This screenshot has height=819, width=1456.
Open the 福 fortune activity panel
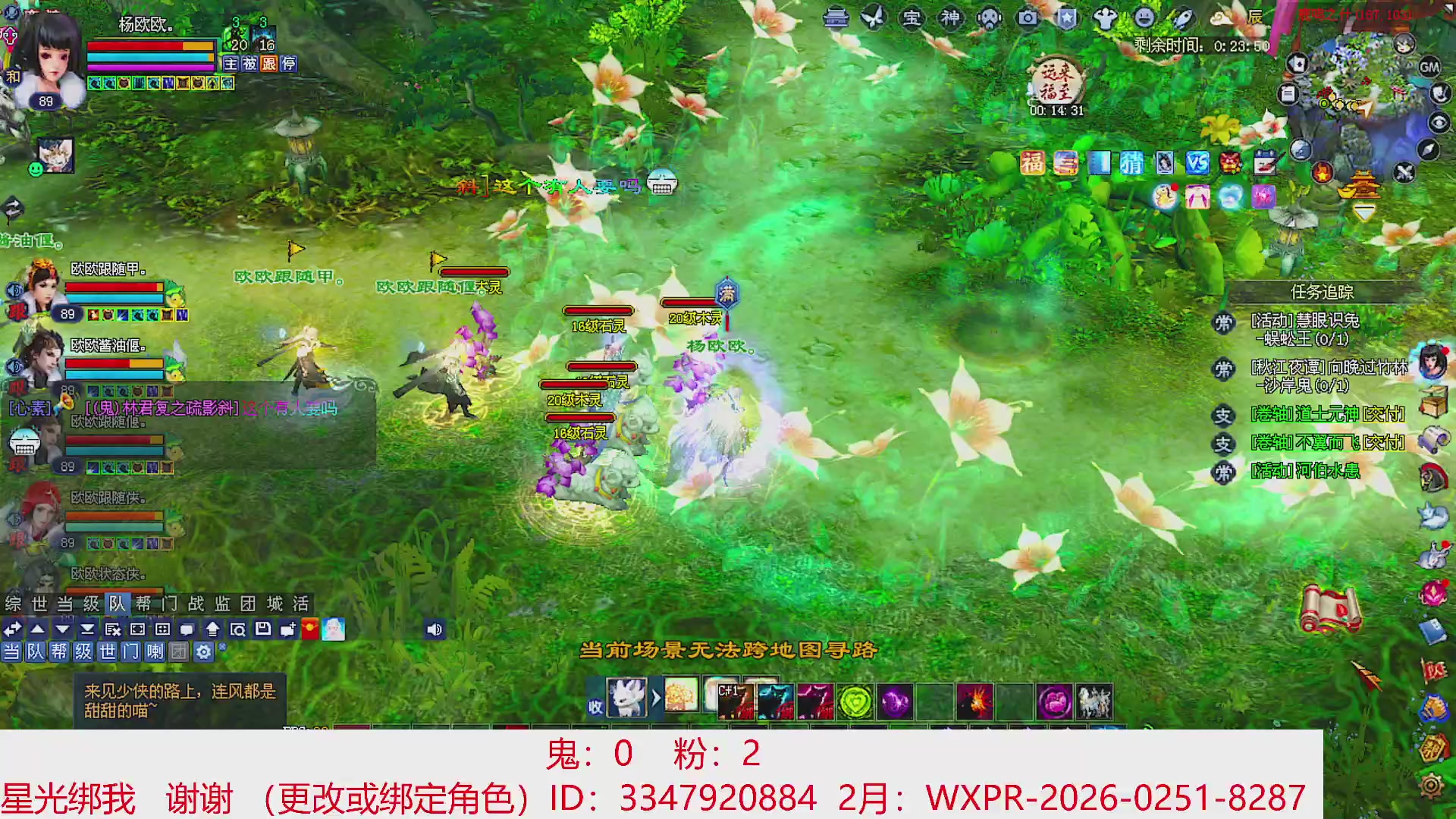(x=1032, y=162)
